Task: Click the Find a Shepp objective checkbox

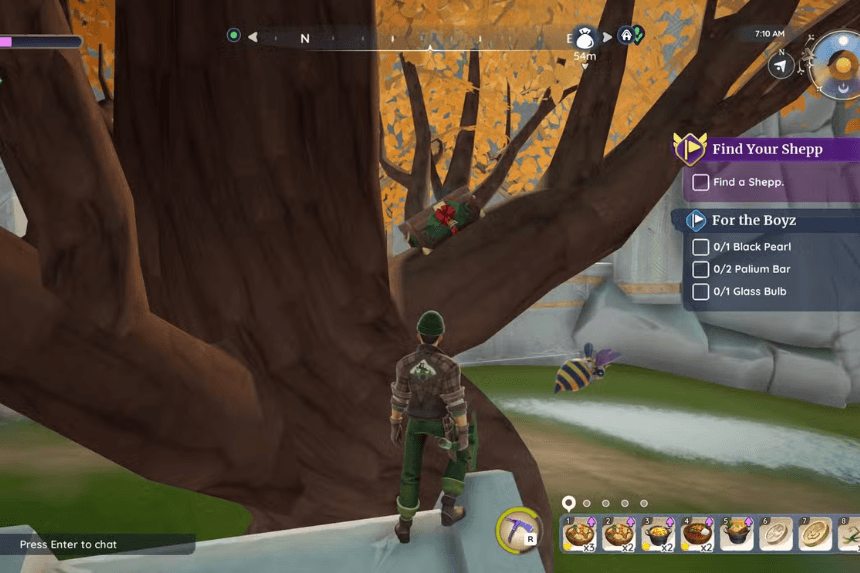Action: point(701,182)
